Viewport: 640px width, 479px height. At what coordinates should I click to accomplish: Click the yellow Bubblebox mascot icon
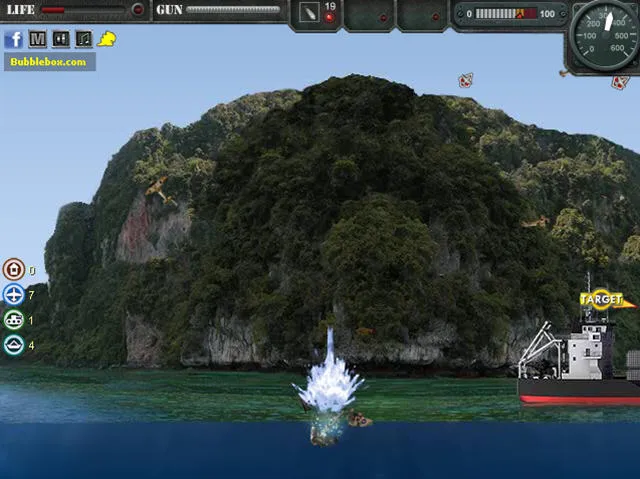(107, 39)
